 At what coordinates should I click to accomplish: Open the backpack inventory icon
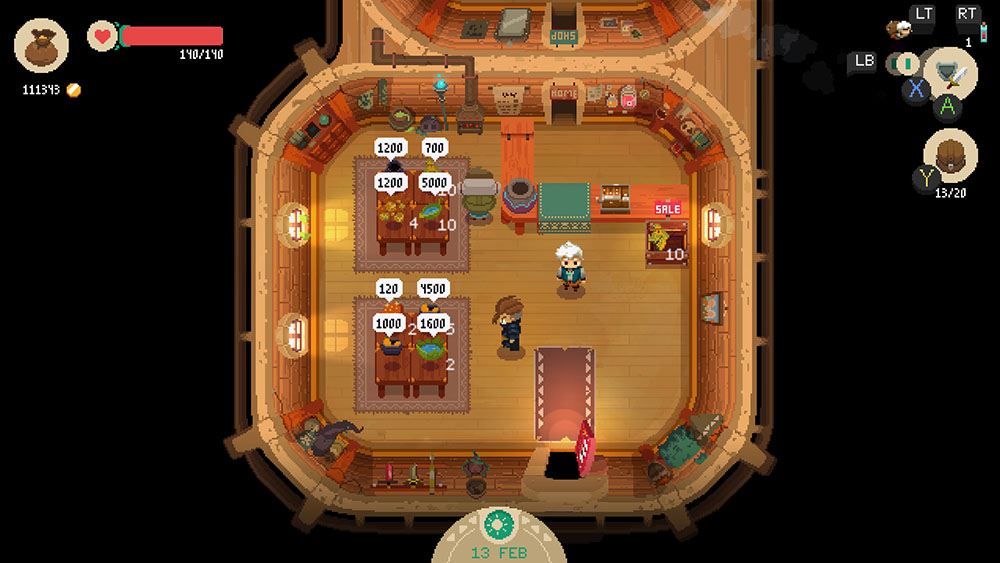pos(949,157)
